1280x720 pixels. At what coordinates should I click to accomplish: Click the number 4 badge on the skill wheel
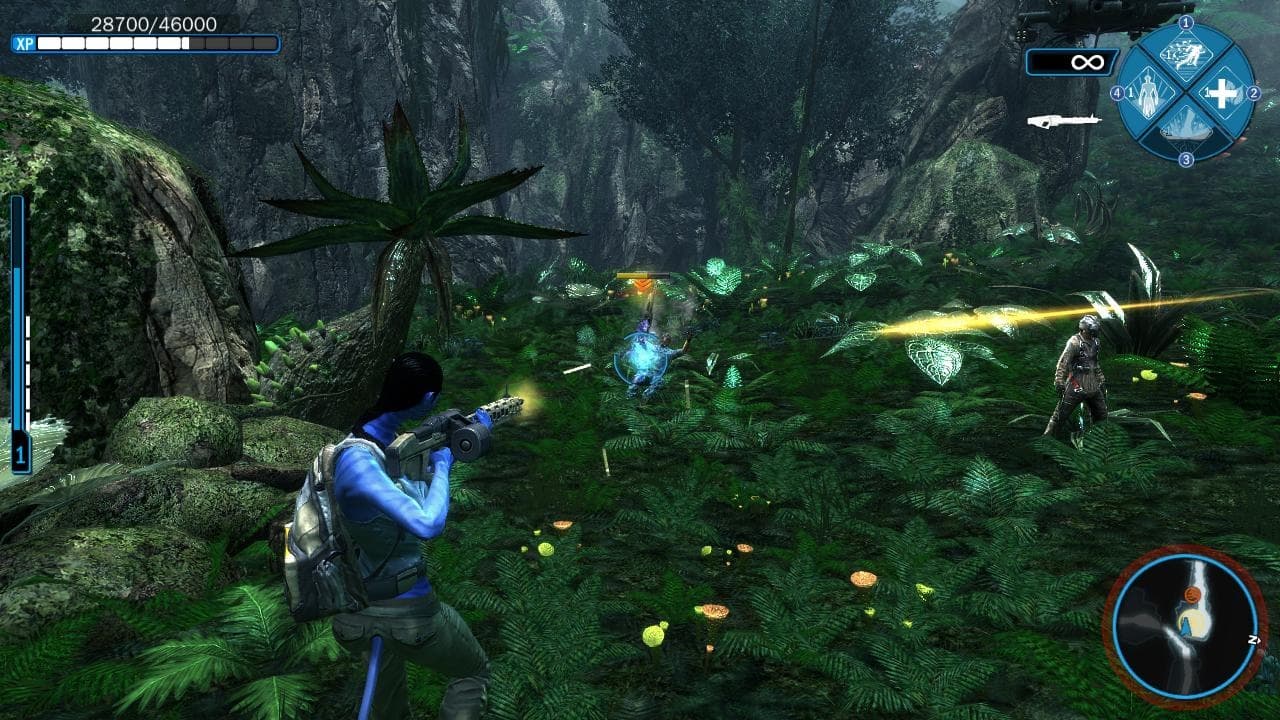1119,92
